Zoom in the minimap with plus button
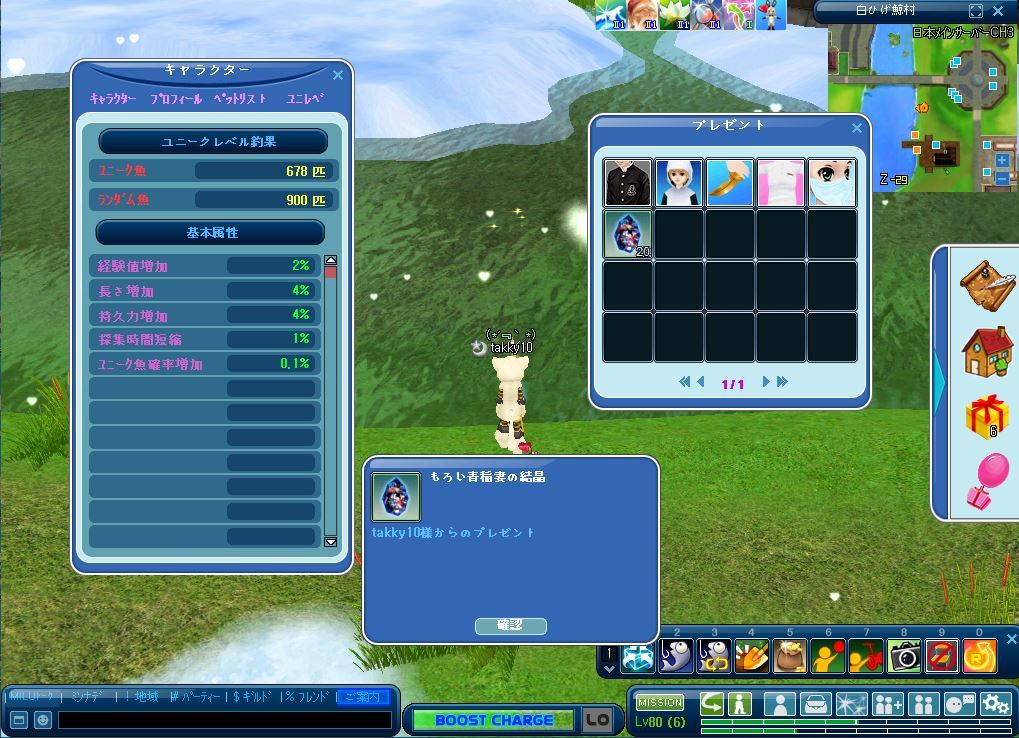The height and width of the screenshot is (738, 1019). pyautogui.click(x=1002, y=161)
